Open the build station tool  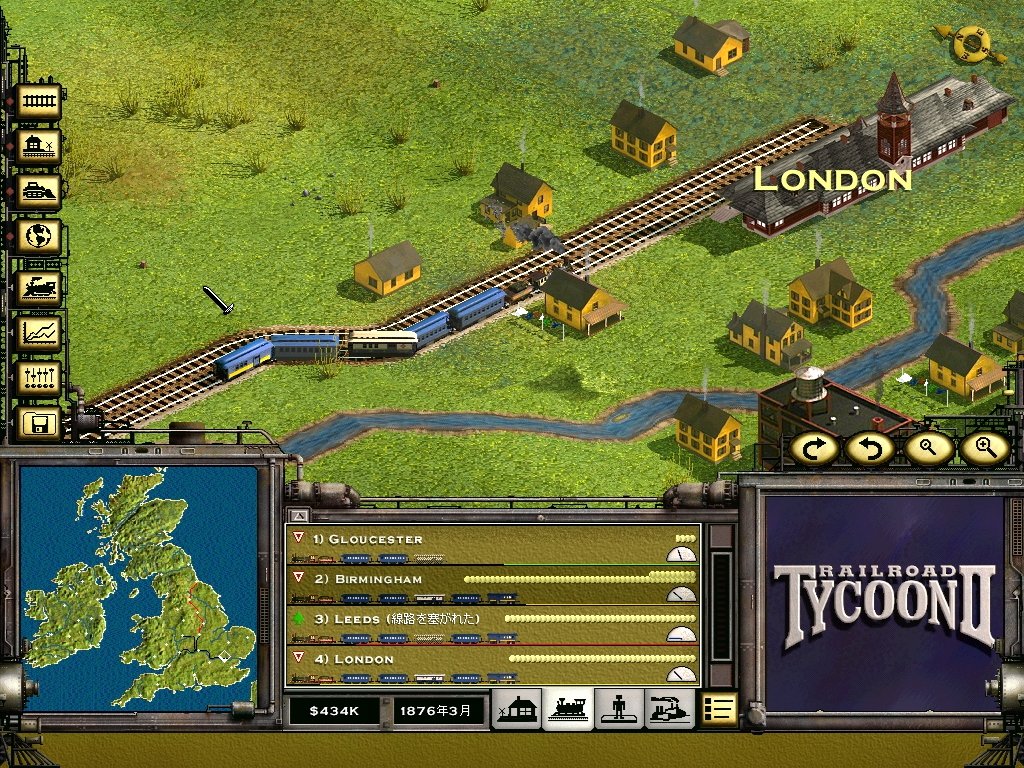tap(38, 147)
